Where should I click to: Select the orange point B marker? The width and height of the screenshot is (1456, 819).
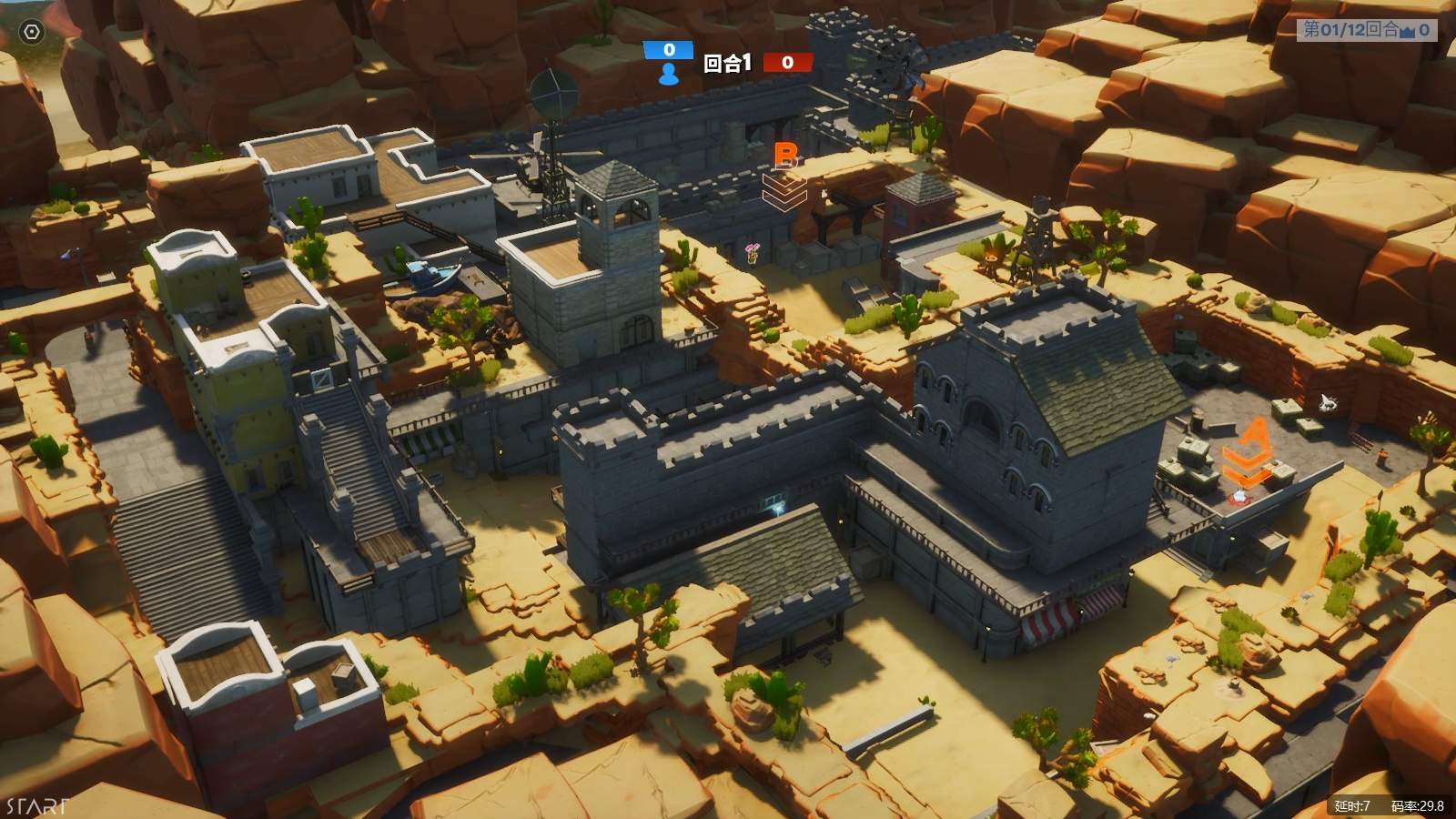pyautogui.click(x=785, y=157)
